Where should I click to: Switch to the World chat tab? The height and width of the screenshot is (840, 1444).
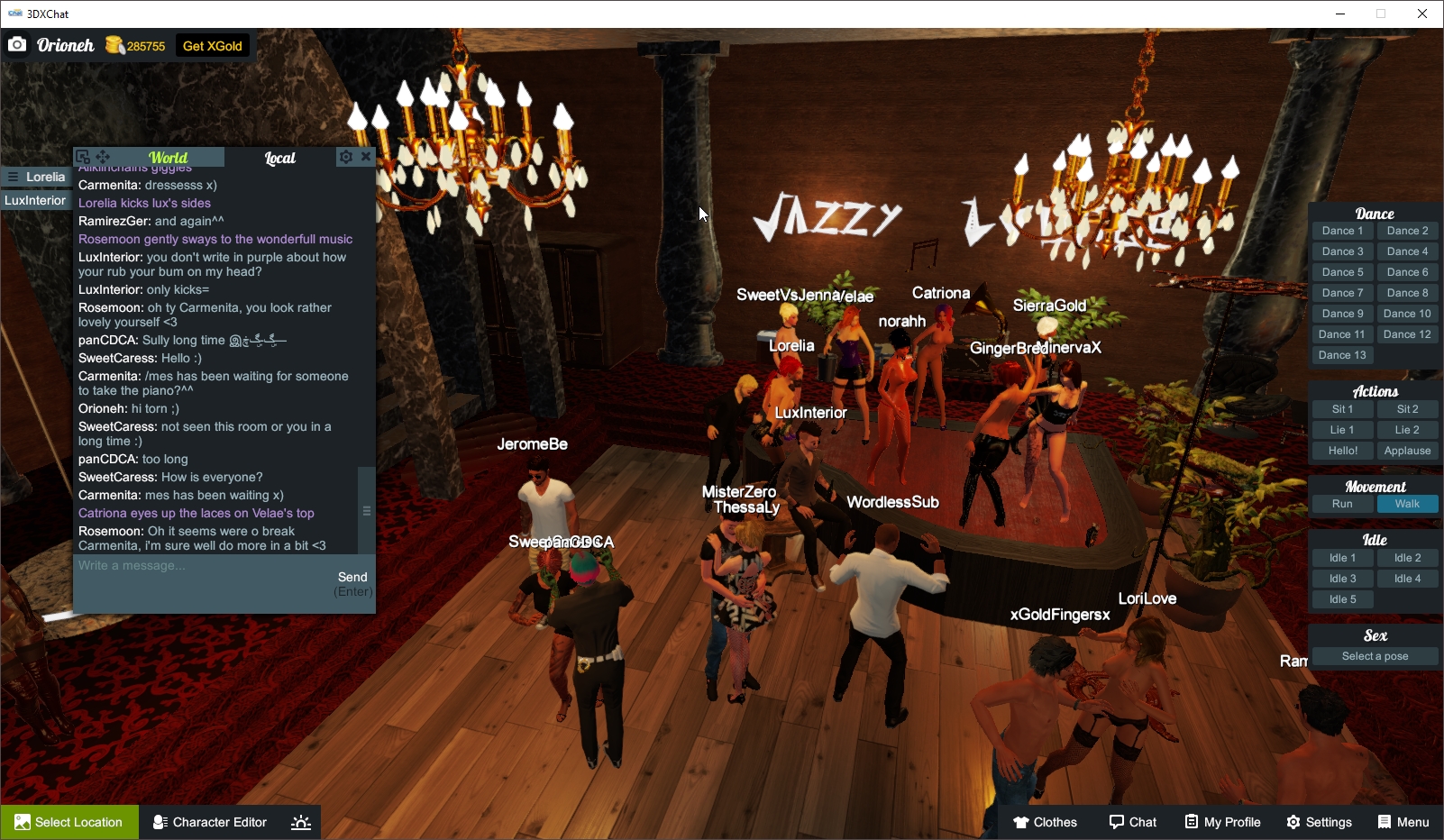tap(168, 157)
